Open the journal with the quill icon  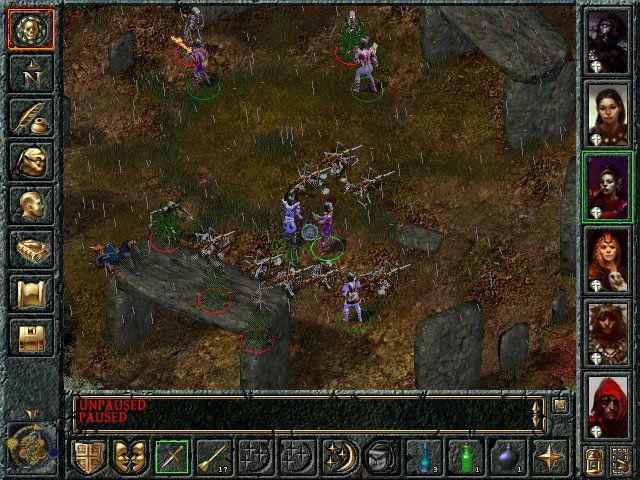30,117
